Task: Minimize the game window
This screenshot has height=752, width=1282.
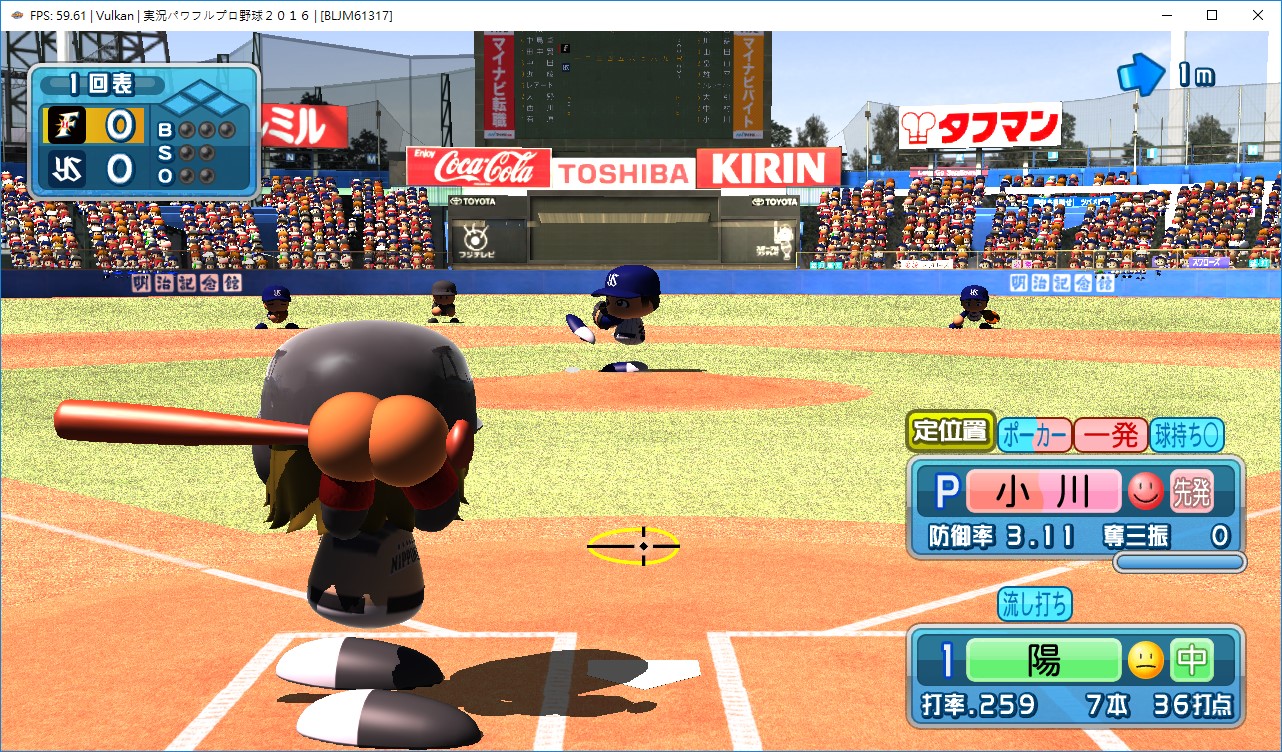Action: 1166,15
